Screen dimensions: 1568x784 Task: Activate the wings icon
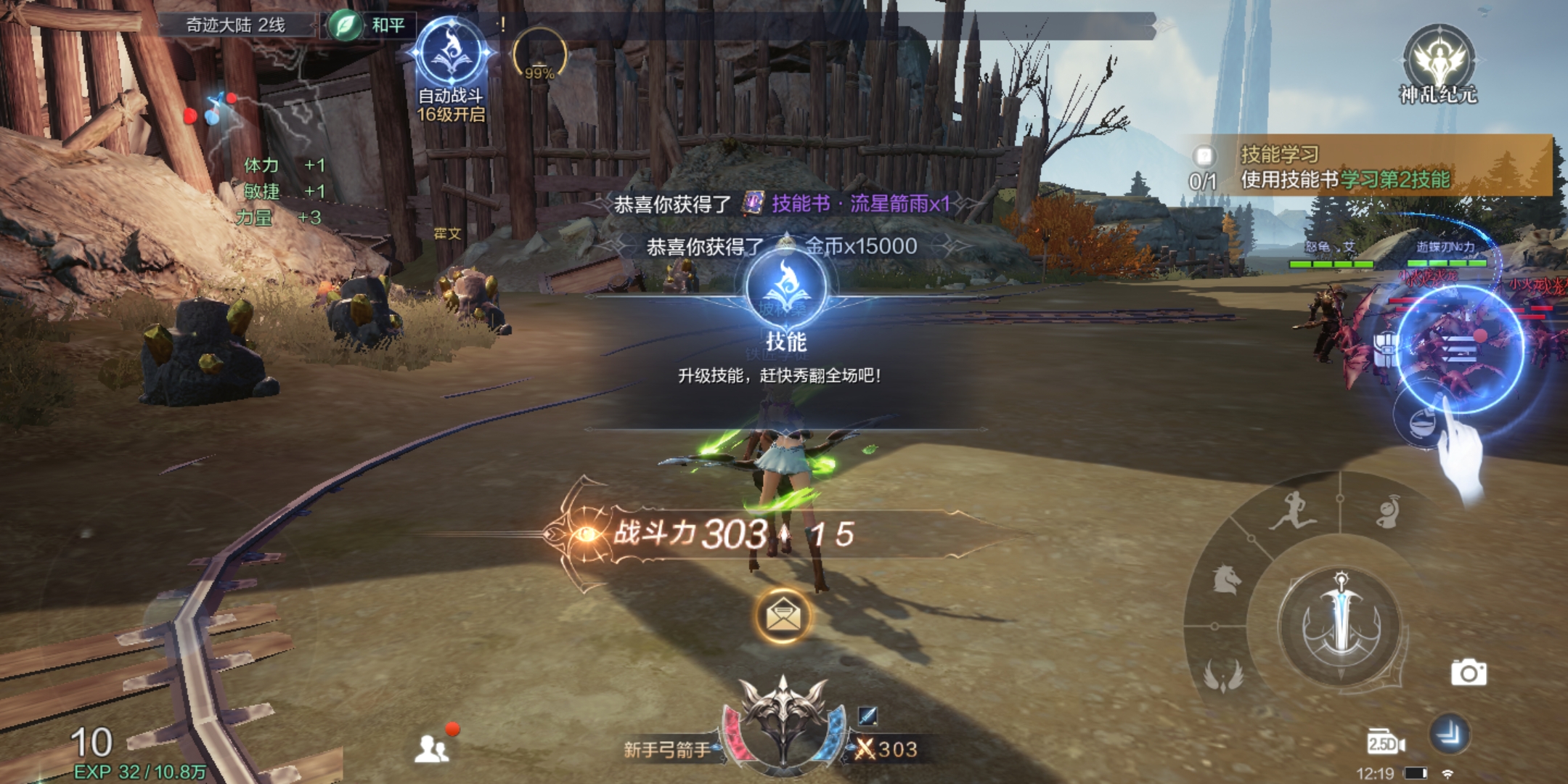click(x=1224, y=674)
